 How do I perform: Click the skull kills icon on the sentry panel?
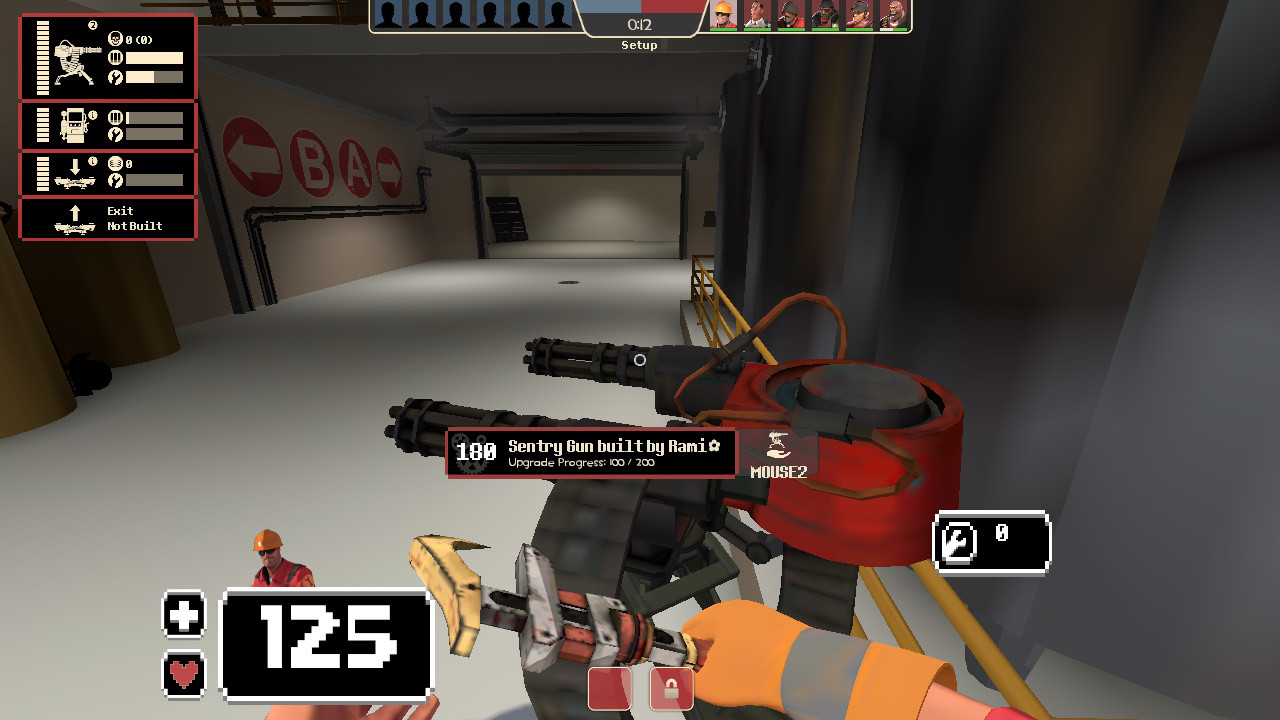click(x=115, y=40)
